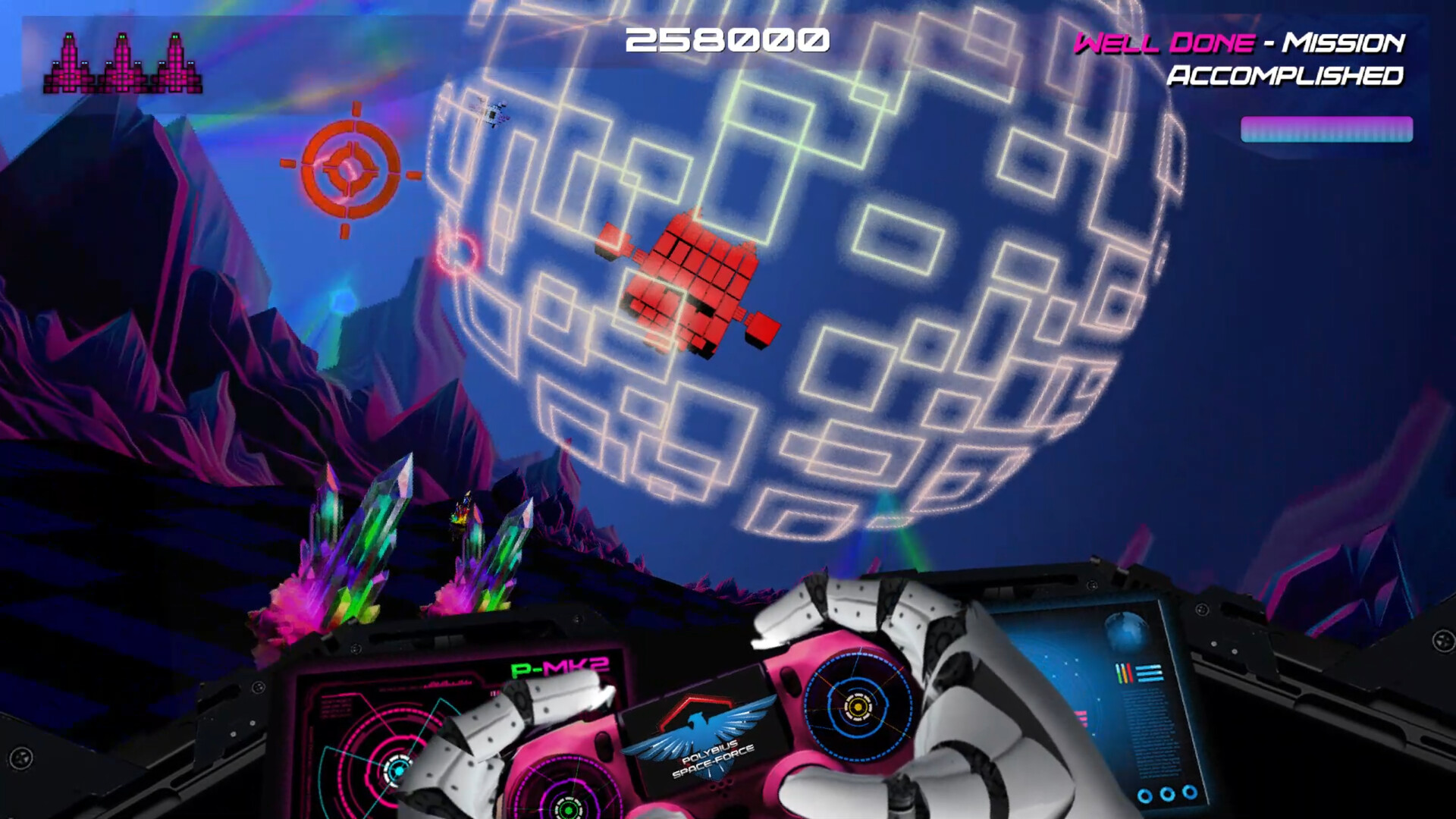Click the score reading 258000
The image size is (1456, 819).
pyautogui.click(x=727, y=39)
